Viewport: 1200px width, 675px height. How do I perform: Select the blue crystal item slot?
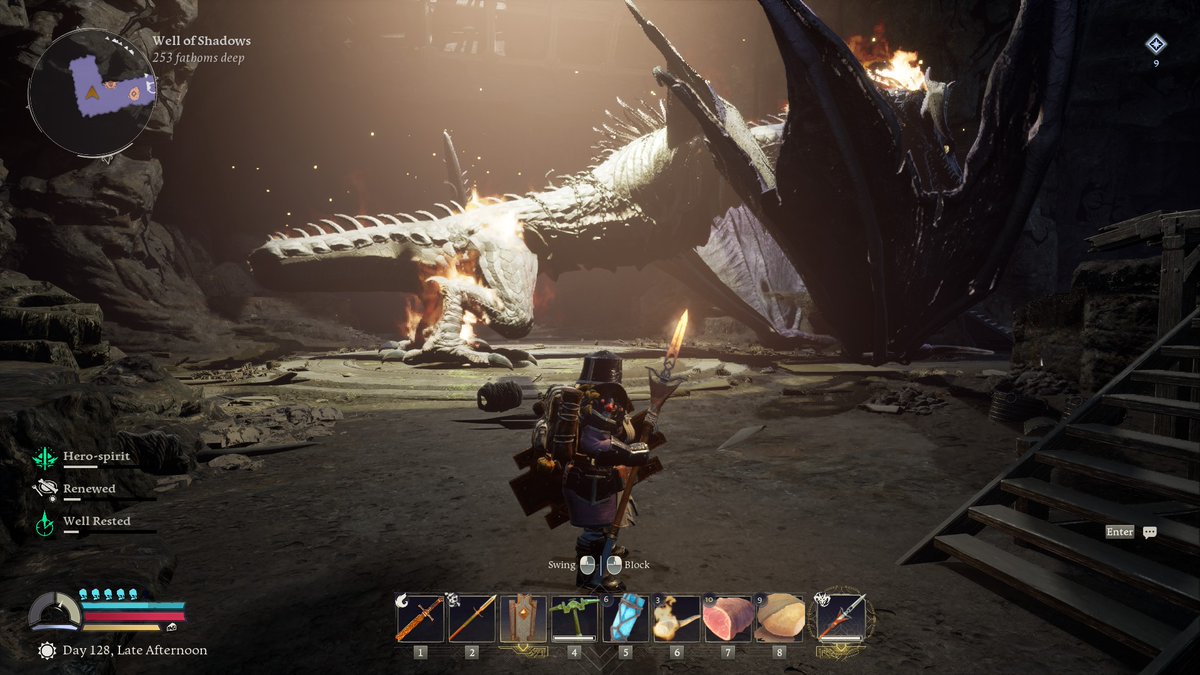(625, 618)
